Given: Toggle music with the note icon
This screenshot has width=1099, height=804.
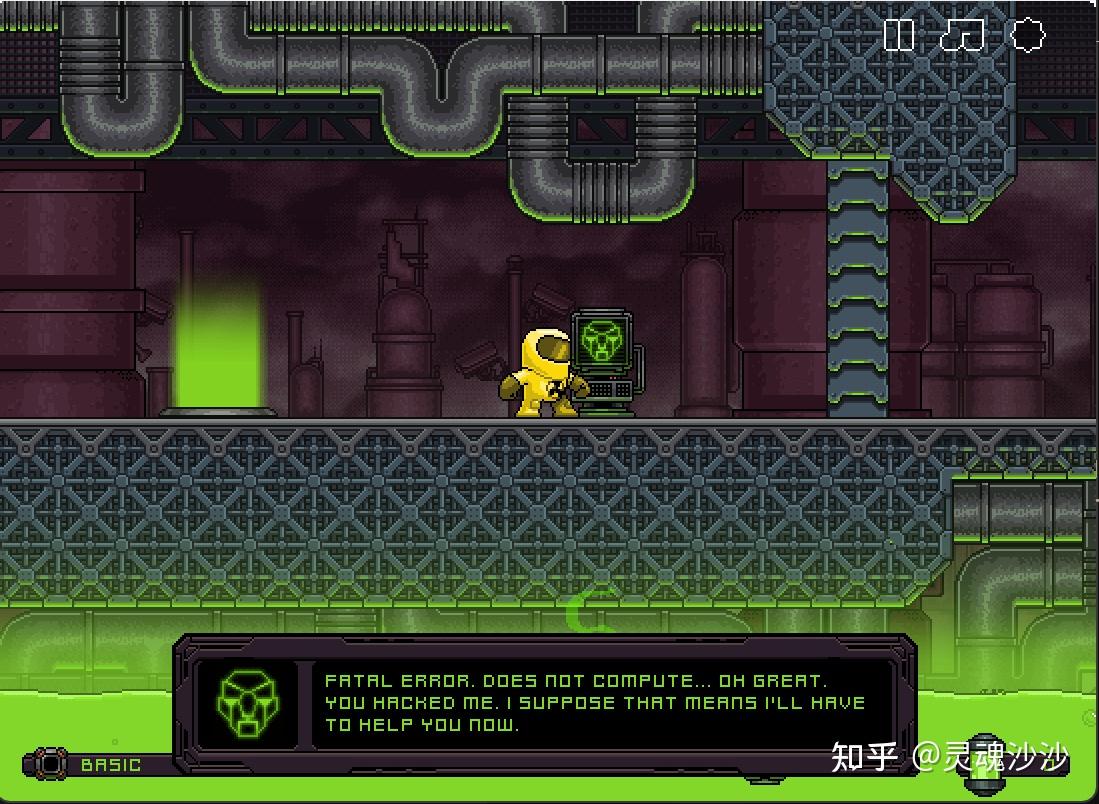Looking at the screenshot, I should pos(962,36).
